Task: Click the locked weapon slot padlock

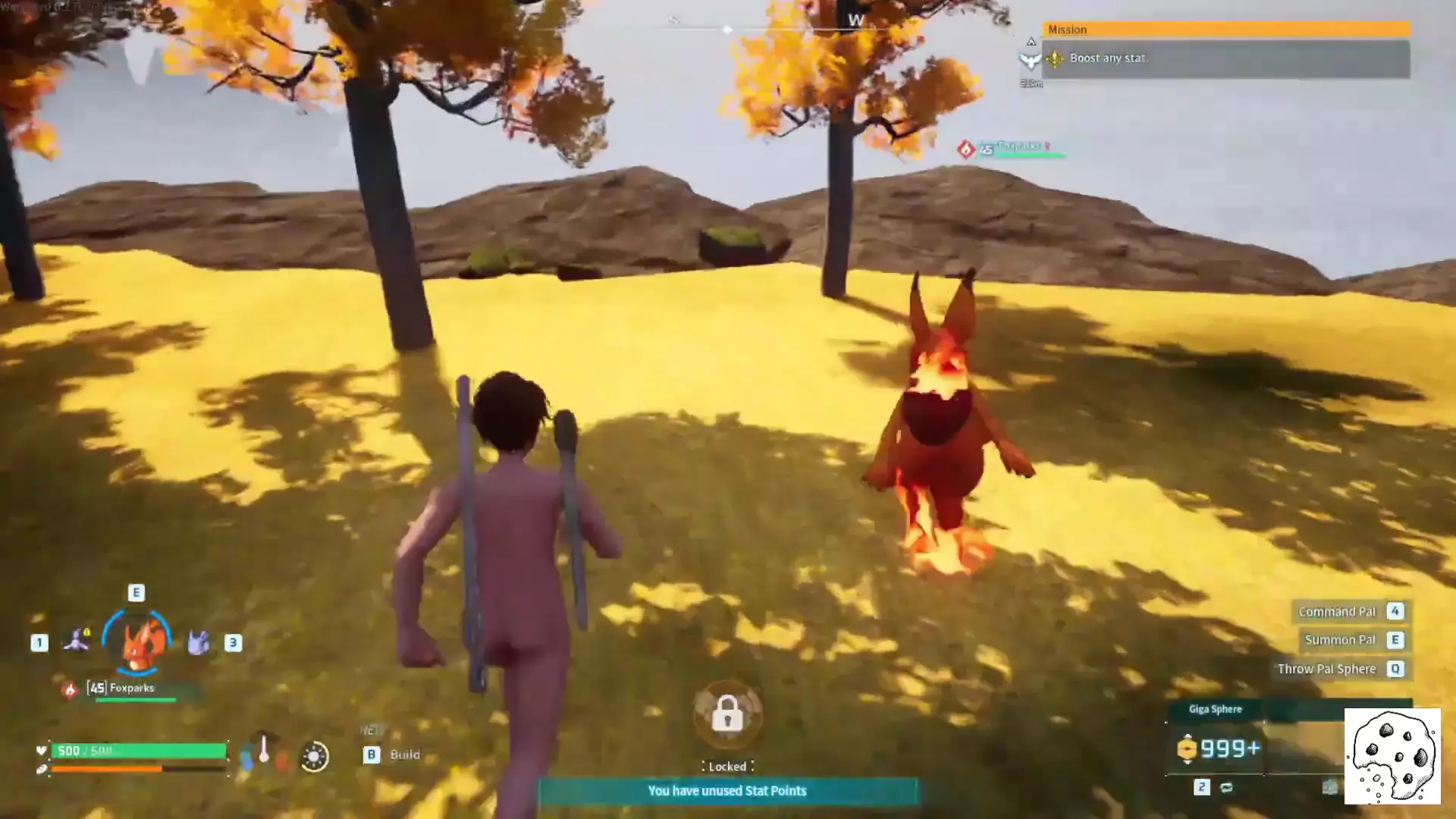Action: 727,714
